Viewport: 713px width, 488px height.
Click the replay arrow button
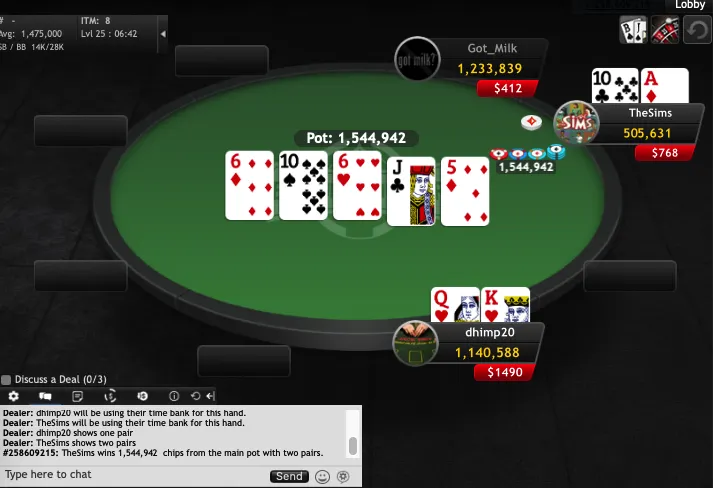click(x=697, y=30)
